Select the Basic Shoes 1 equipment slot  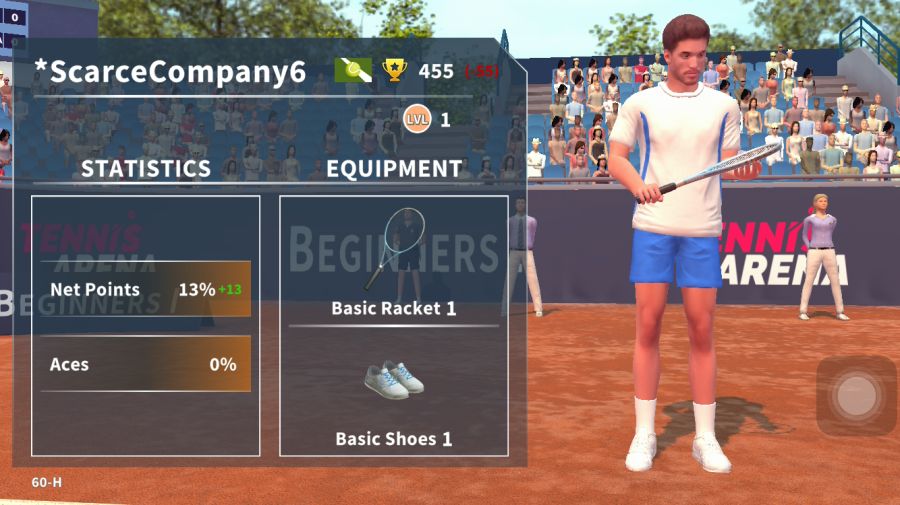[393, 395]
